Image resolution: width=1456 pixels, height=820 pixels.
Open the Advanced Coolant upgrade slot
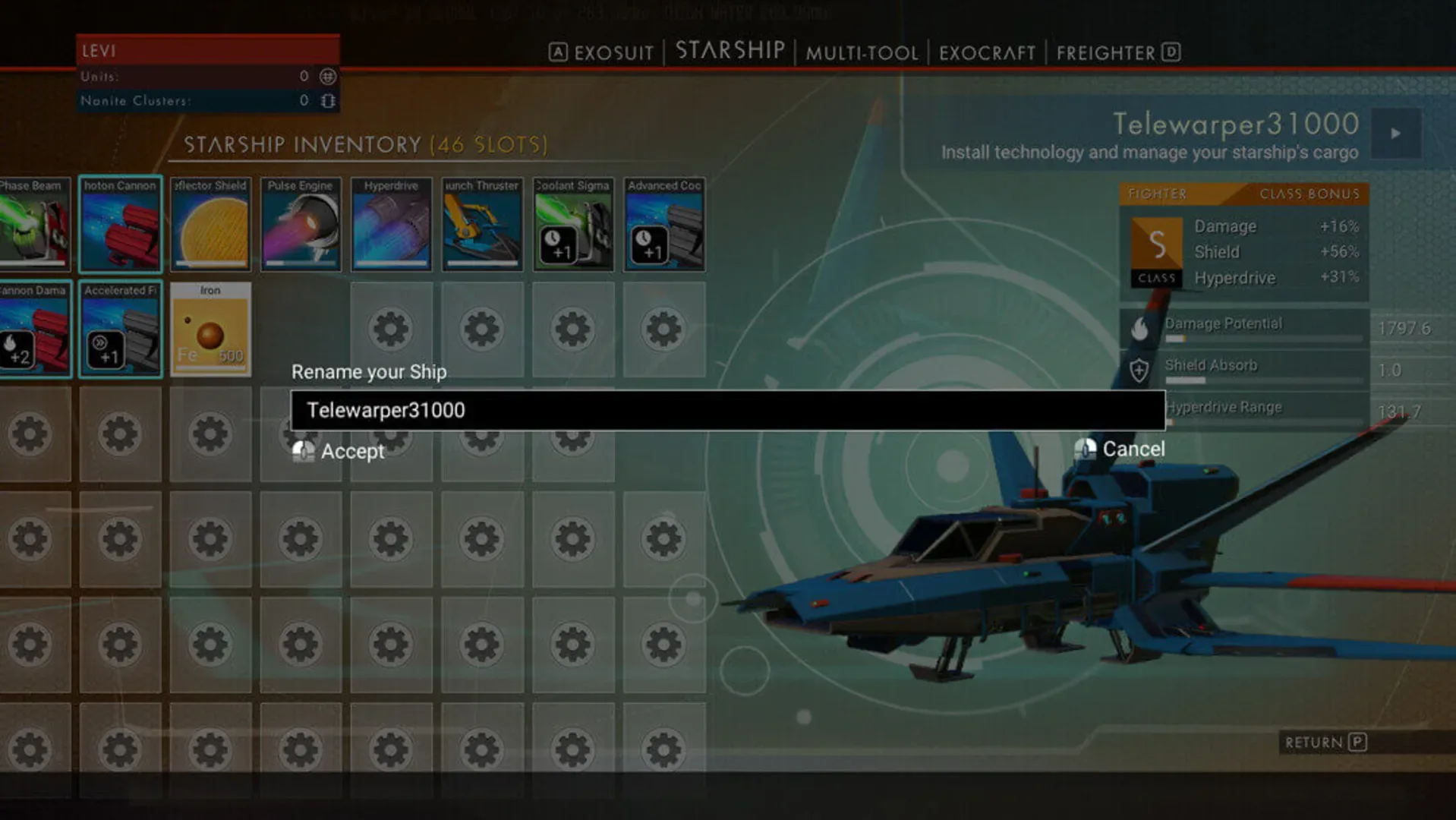663,225
